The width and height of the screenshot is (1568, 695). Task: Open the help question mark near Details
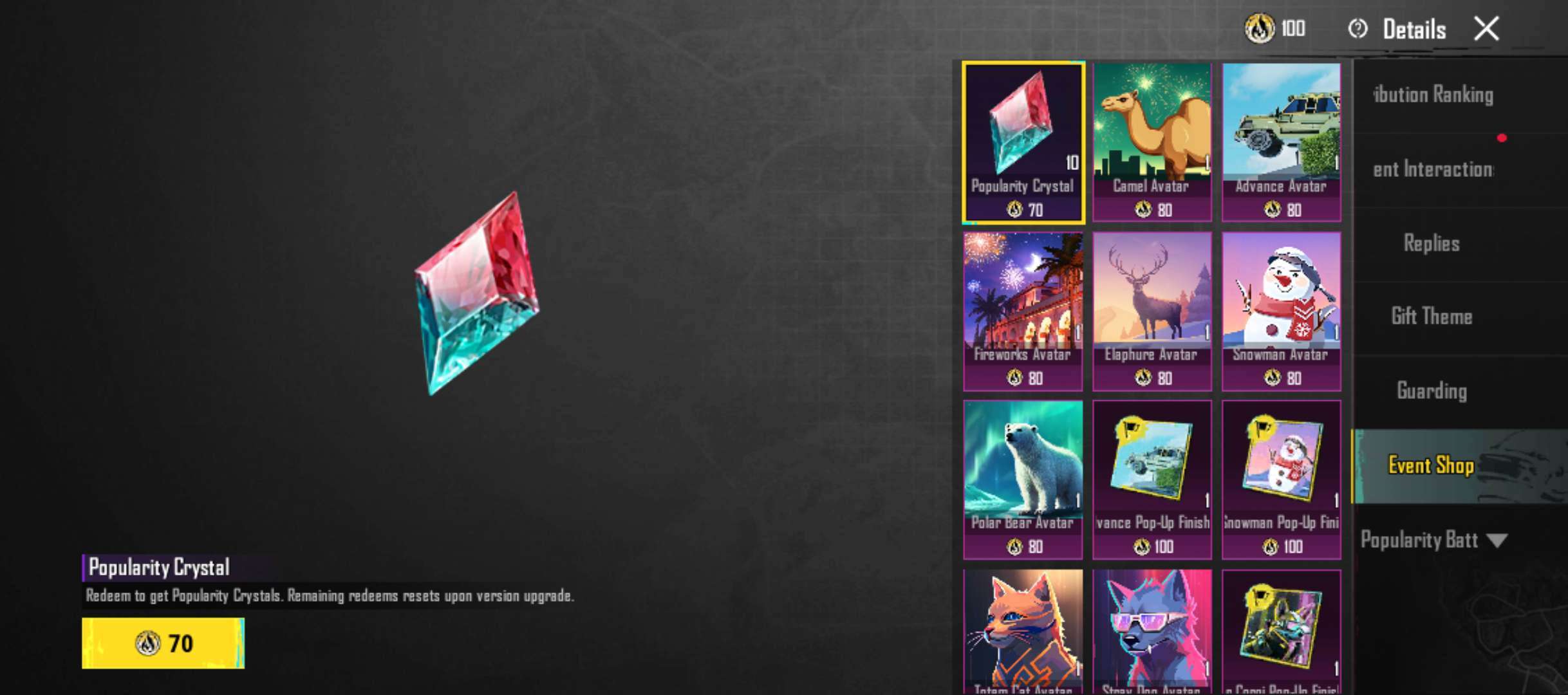(1358, 30)
